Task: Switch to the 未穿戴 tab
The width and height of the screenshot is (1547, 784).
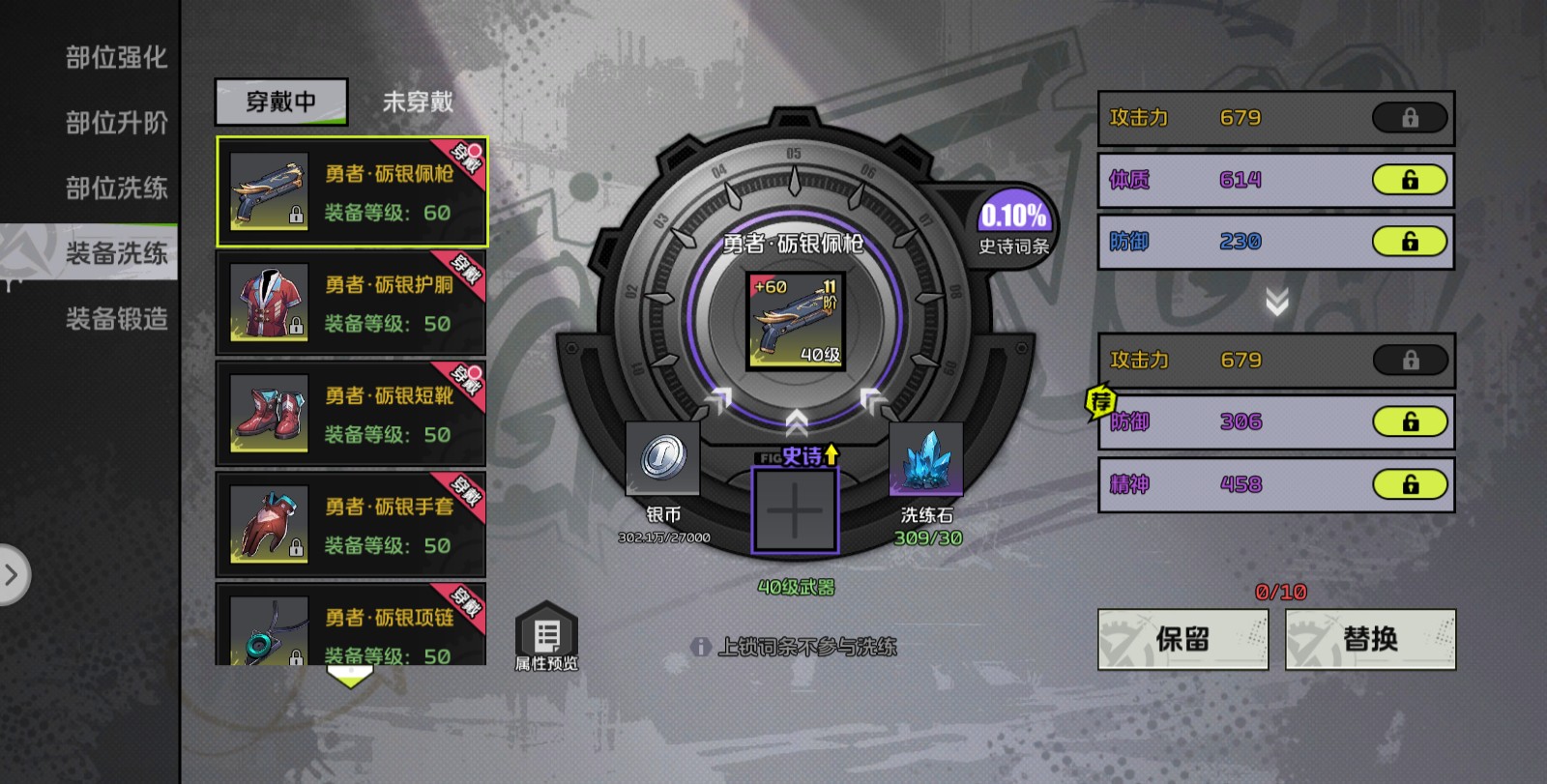Action: tap(418, 102)
